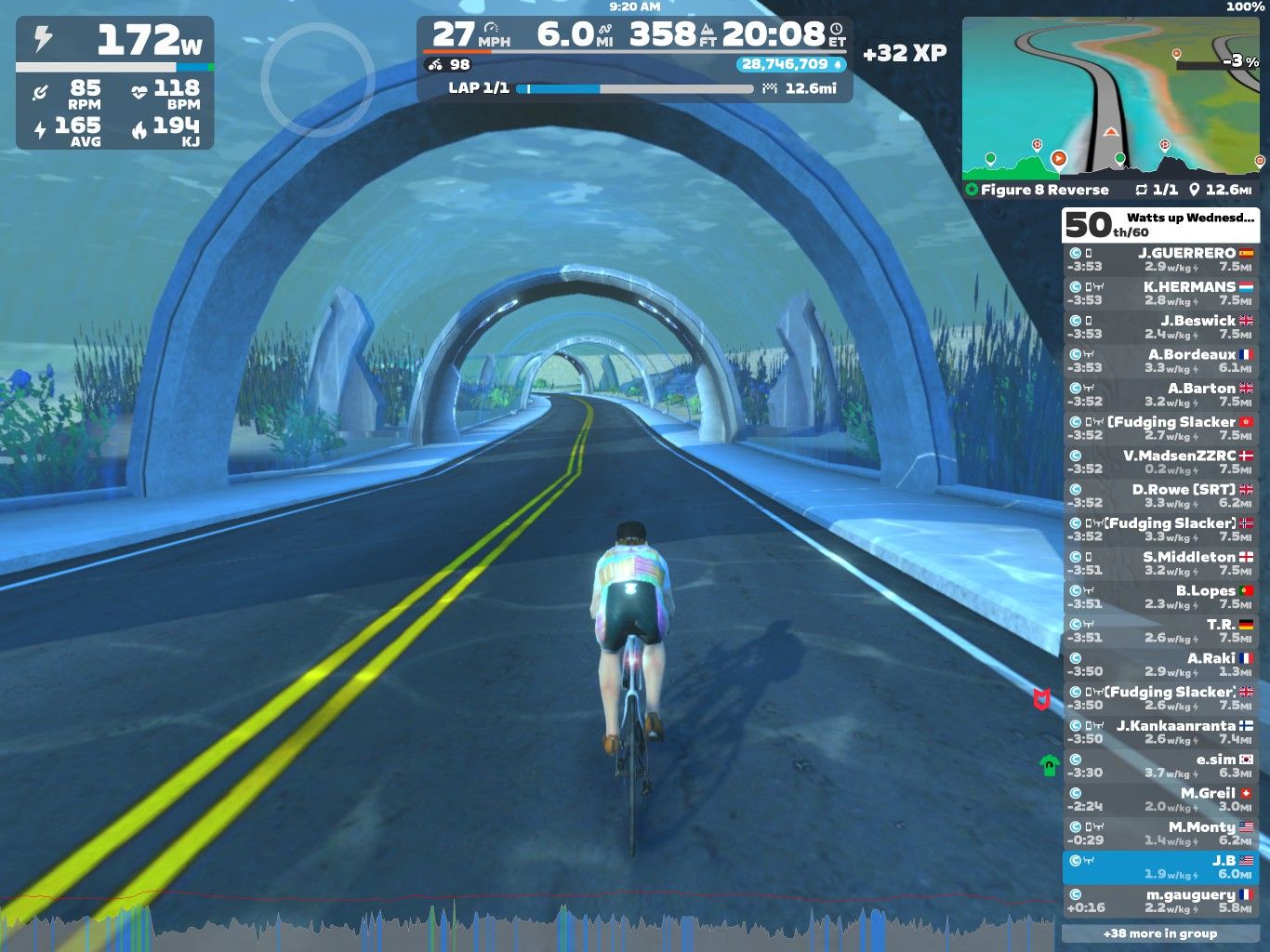Viewport: 1270px width, 952px height.
Task: Select J.Beswick in the riders list
Action: 1160,327
